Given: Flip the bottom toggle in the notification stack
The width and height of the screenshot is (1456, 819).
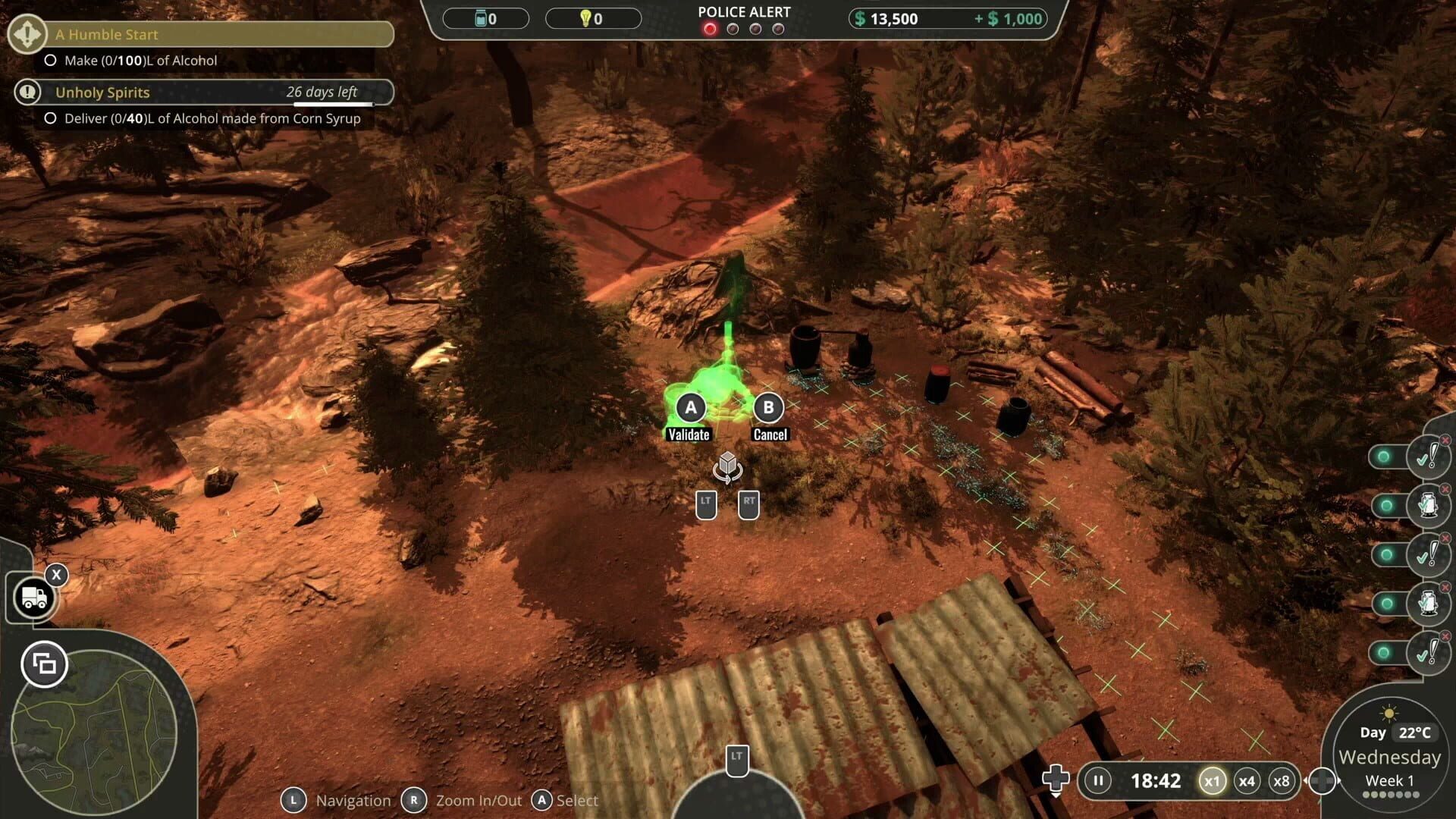Looking at the screenshot, I should click(1384, 654).
